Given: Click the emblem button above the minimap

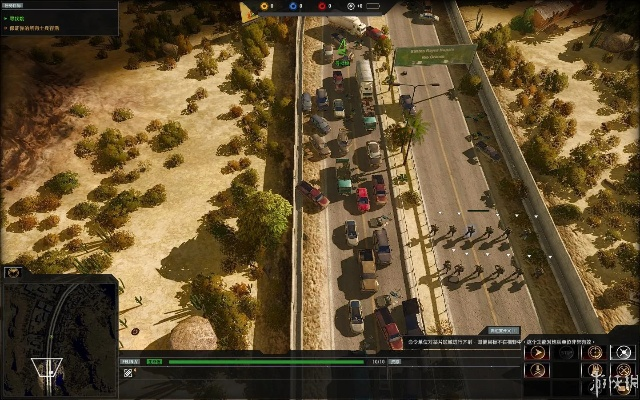Looking at the screenshot, I should (13, 271).
